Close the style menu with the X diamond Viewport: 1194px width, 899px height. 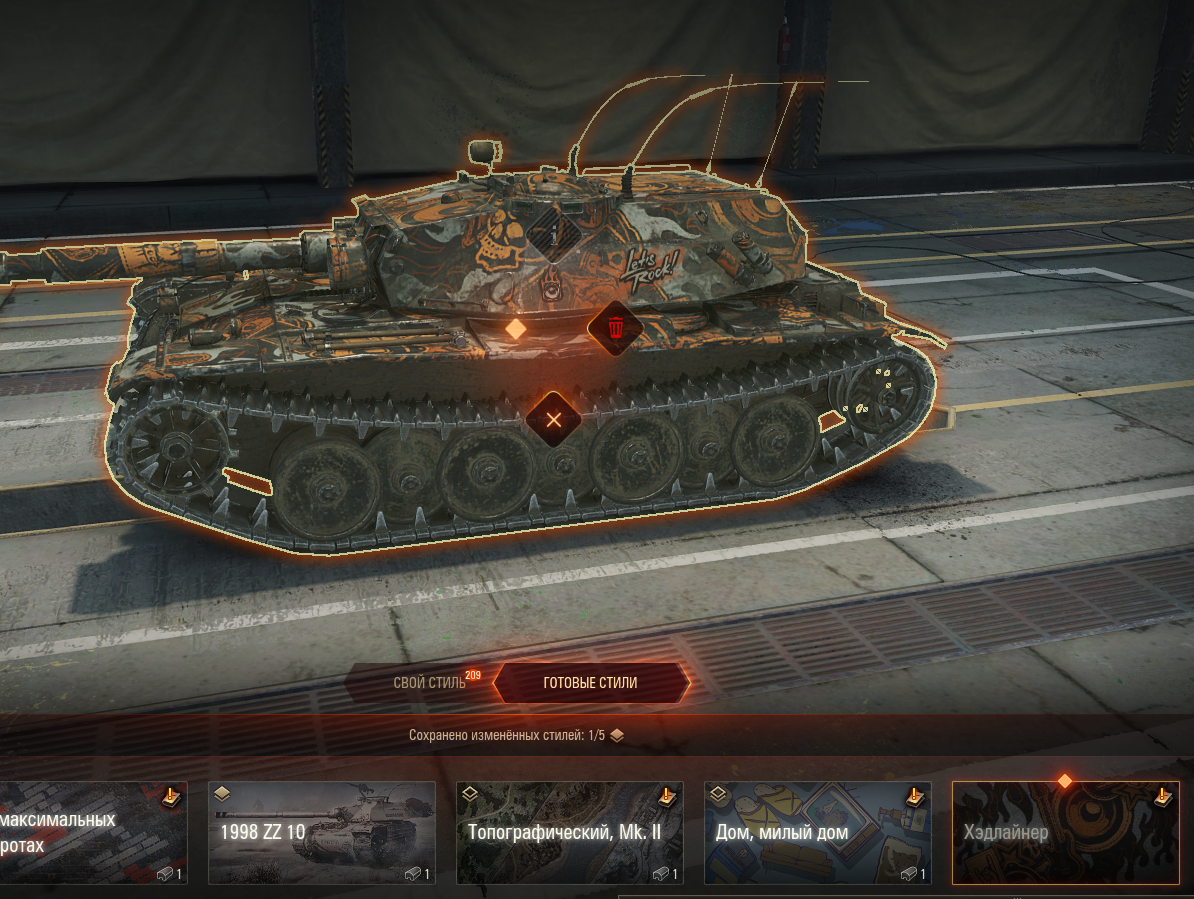pyautogui.click(x=553, y=419)
